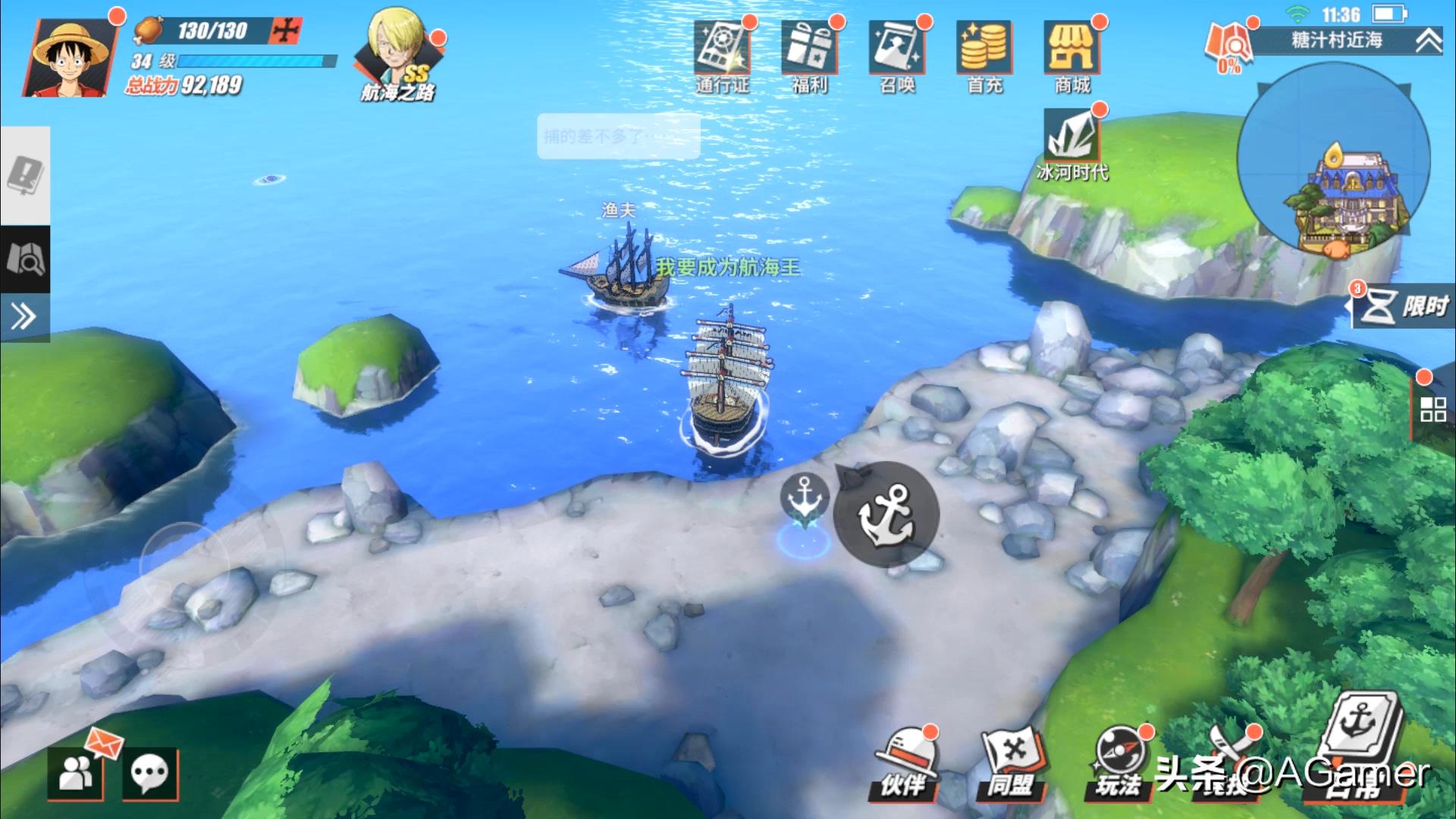The width and height of the screenshot is (1456, 819).
Task: Open the chat speech bubble
Action: (x=149, y=773)
